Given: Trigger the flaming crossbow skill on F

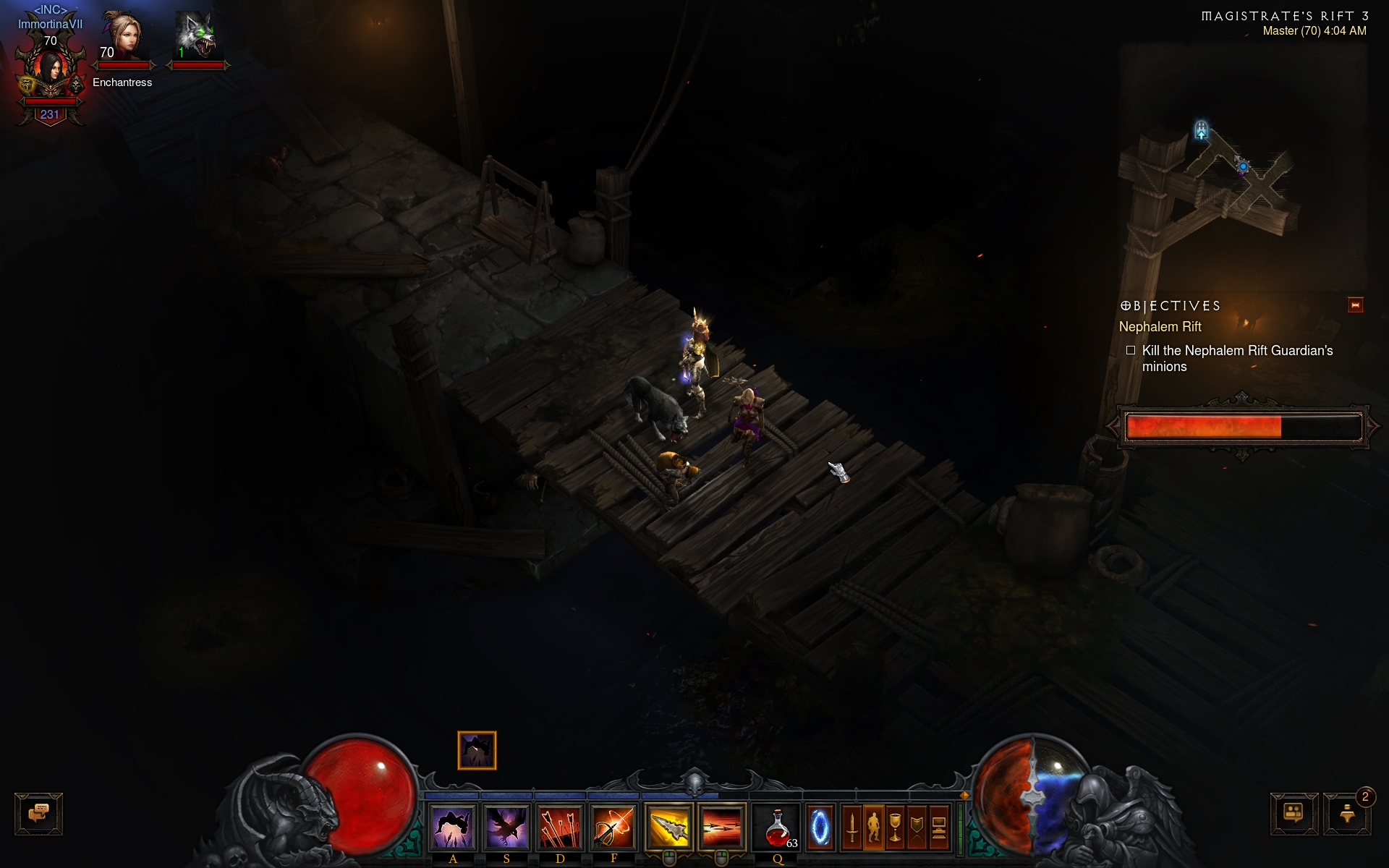Looking at the screenshot, I should click(613, 827).
